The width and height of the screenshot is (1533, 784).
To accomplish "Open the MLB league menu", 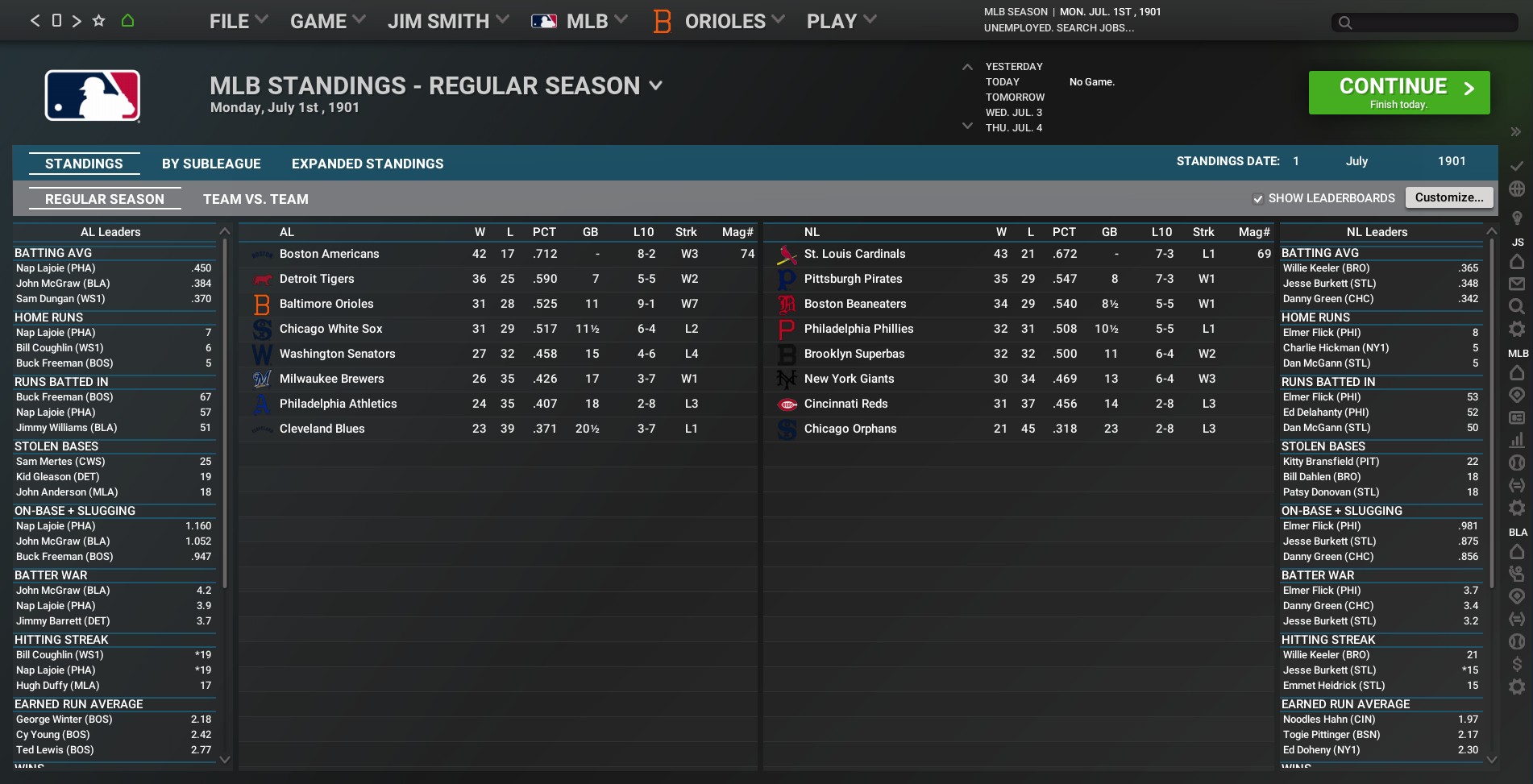I will pos(579,21).
